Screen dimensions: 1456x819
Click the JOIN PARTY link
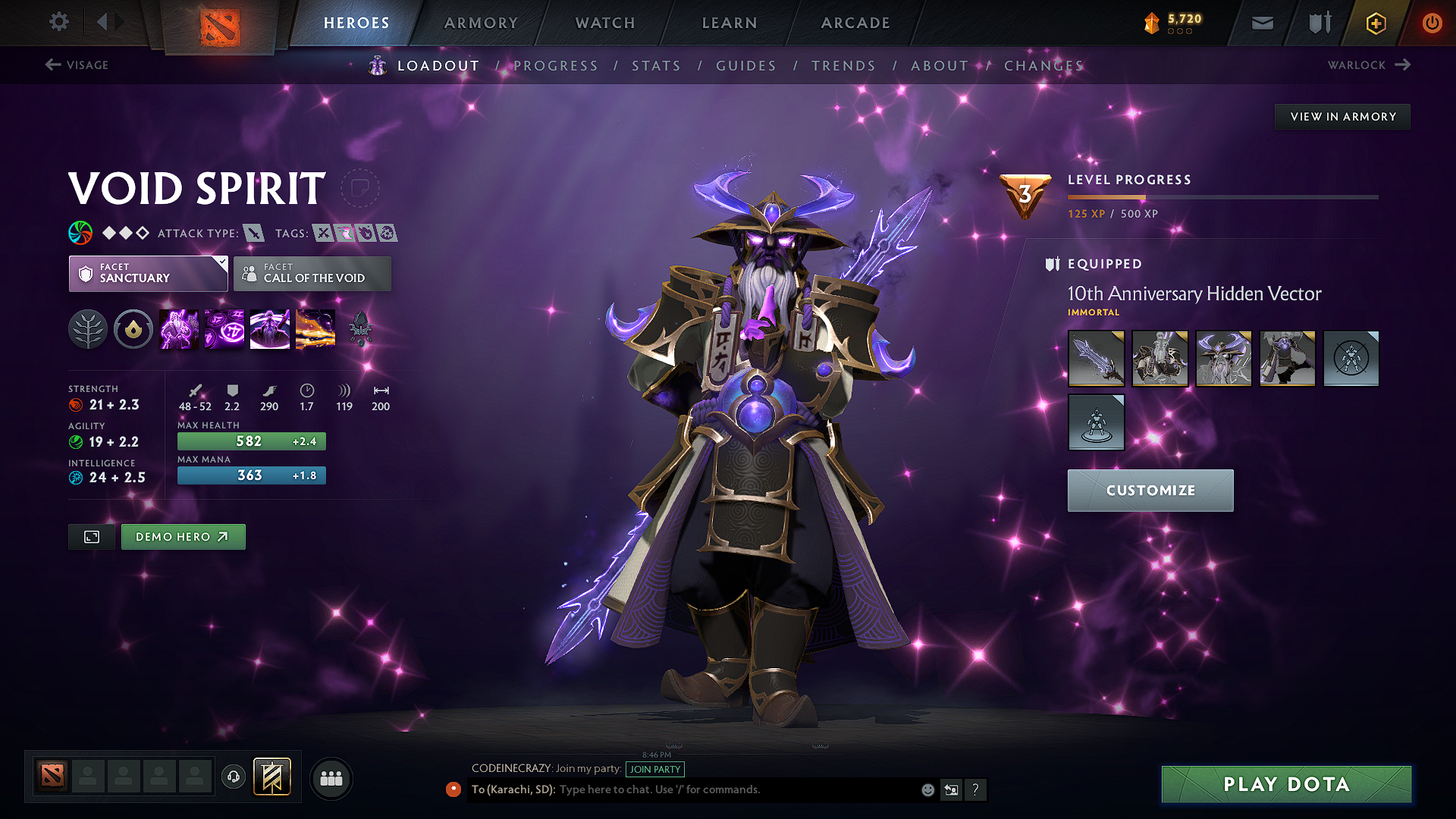(654, 769)
